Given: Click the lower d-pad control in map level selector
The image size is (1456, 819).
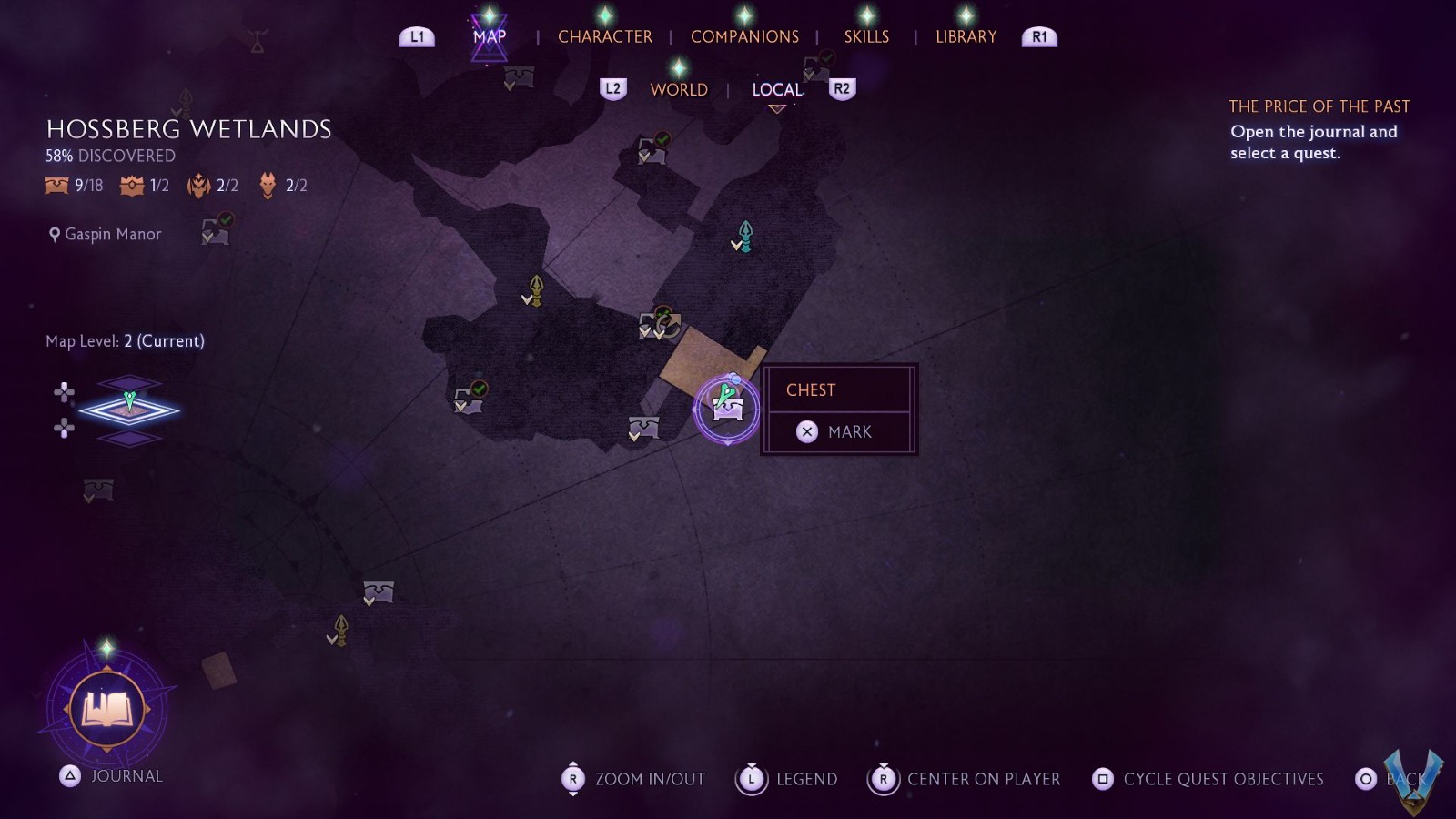Looking at the screenshot, I should [64, 430].
